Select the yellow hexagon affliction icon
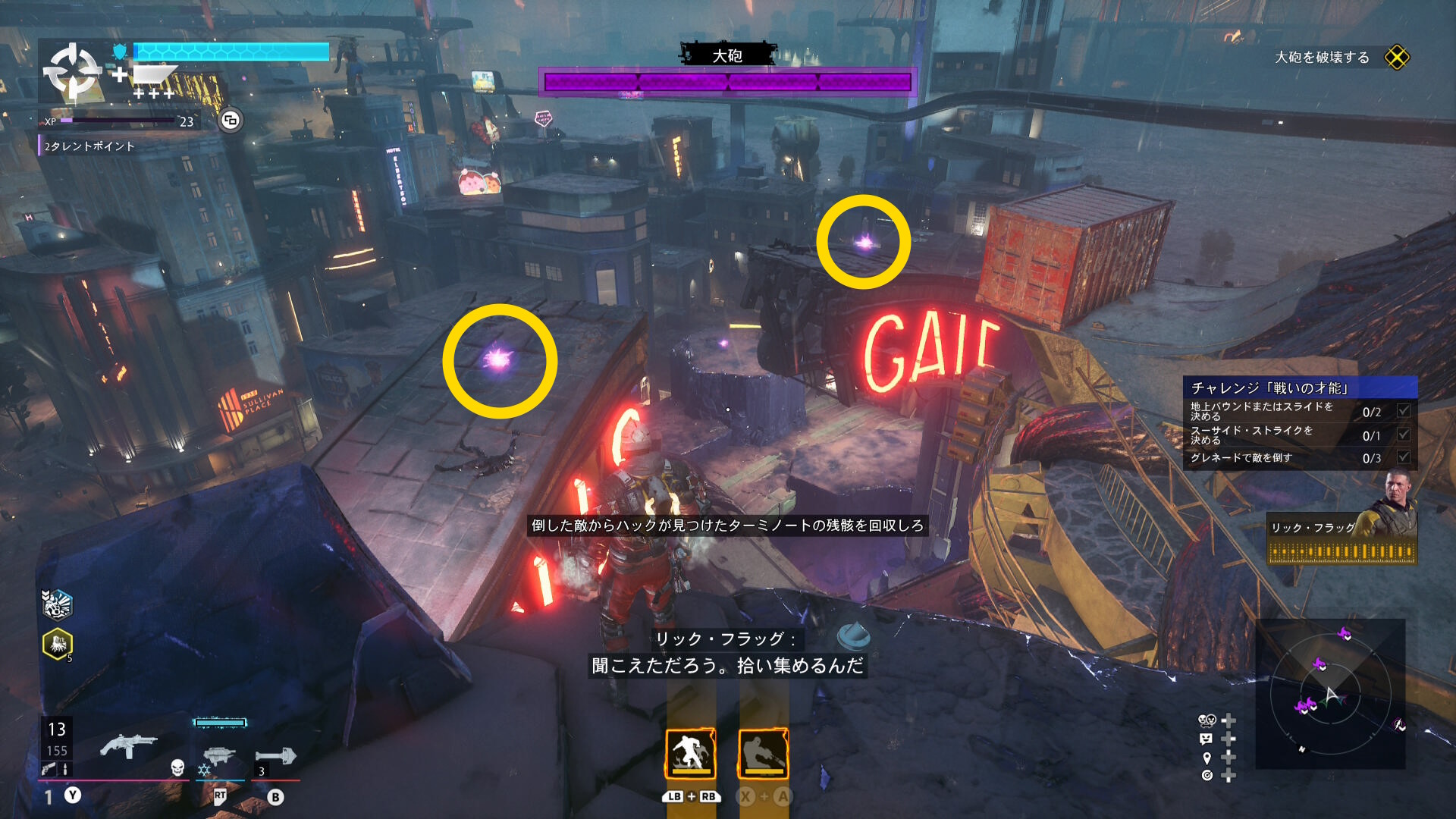 58,644
